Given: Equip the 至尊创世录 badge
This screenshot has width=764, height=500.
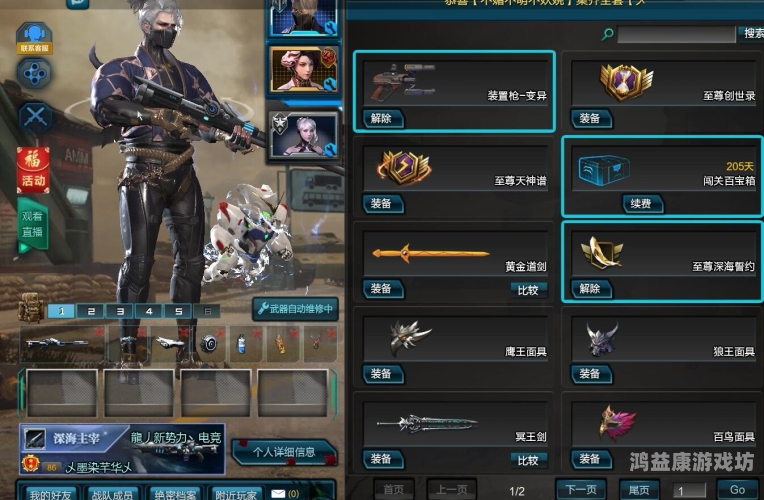Looking at the screenshot, I should (590, 118).
